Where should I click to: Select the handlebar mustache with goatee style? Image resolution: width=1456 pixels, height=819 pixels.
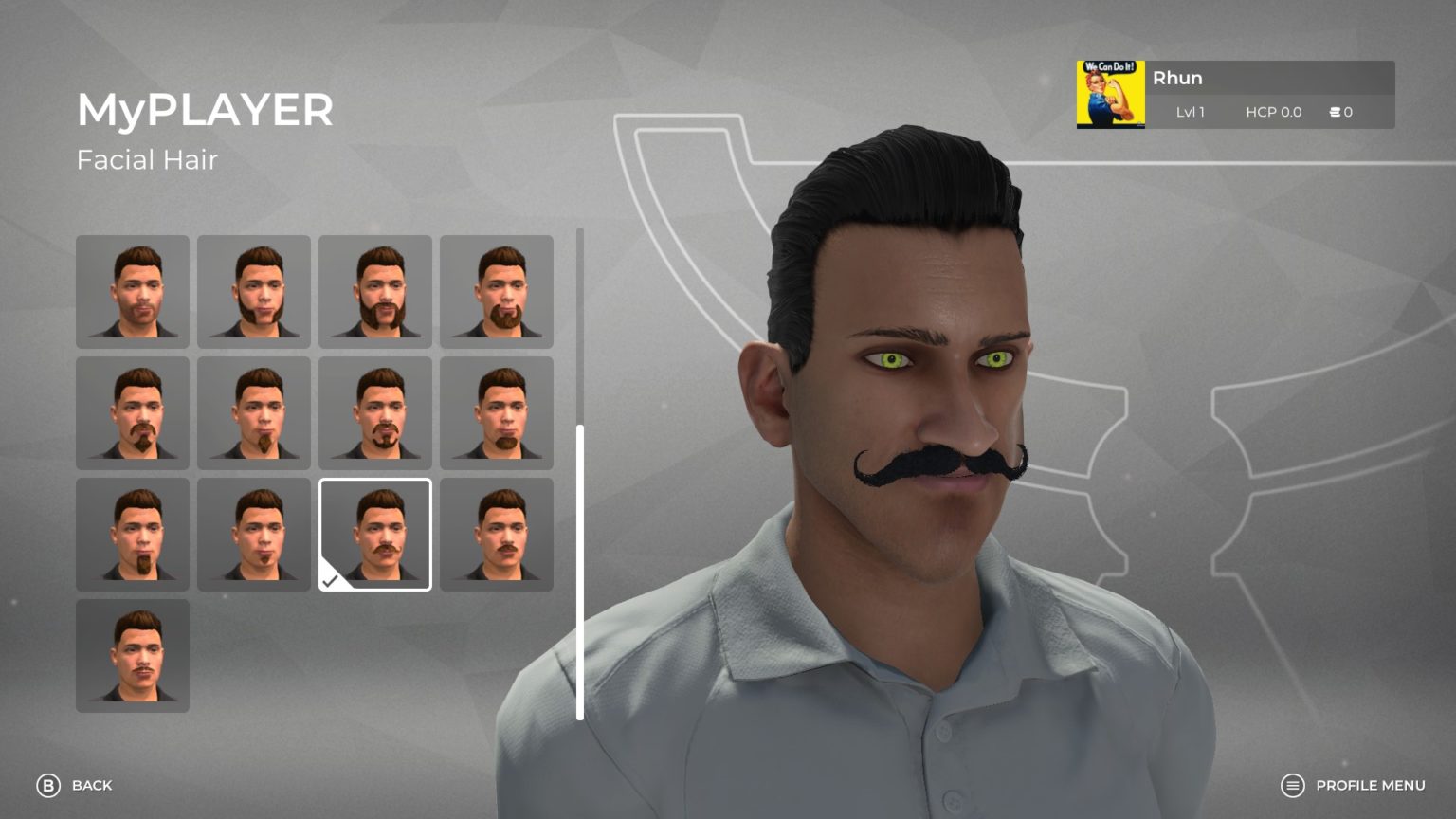tap(133, 413)
